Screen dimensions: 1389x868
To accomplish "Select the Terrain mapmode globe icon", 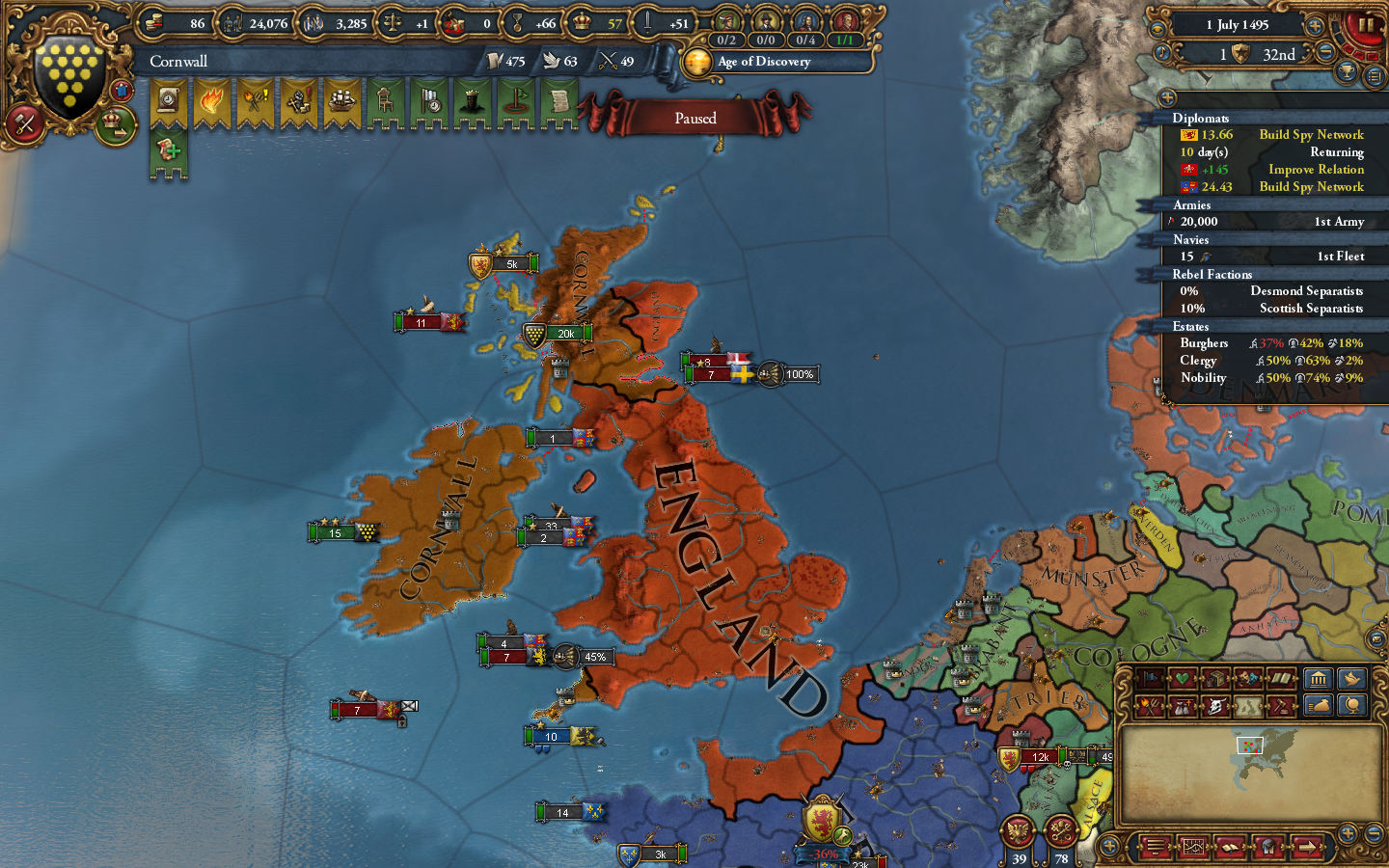I will 1354,707.
